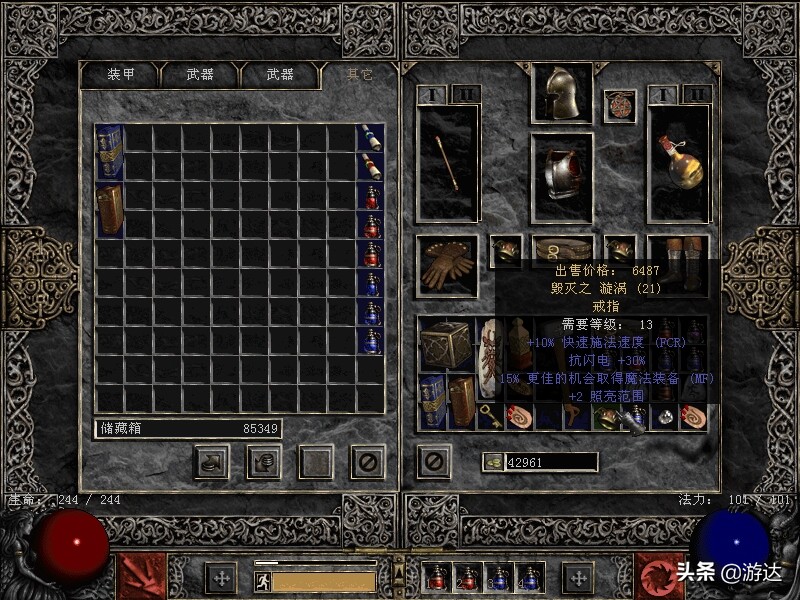Select the equipped helmet slot
Viewport: 800px width, 600px height.
tap(561, 94)
